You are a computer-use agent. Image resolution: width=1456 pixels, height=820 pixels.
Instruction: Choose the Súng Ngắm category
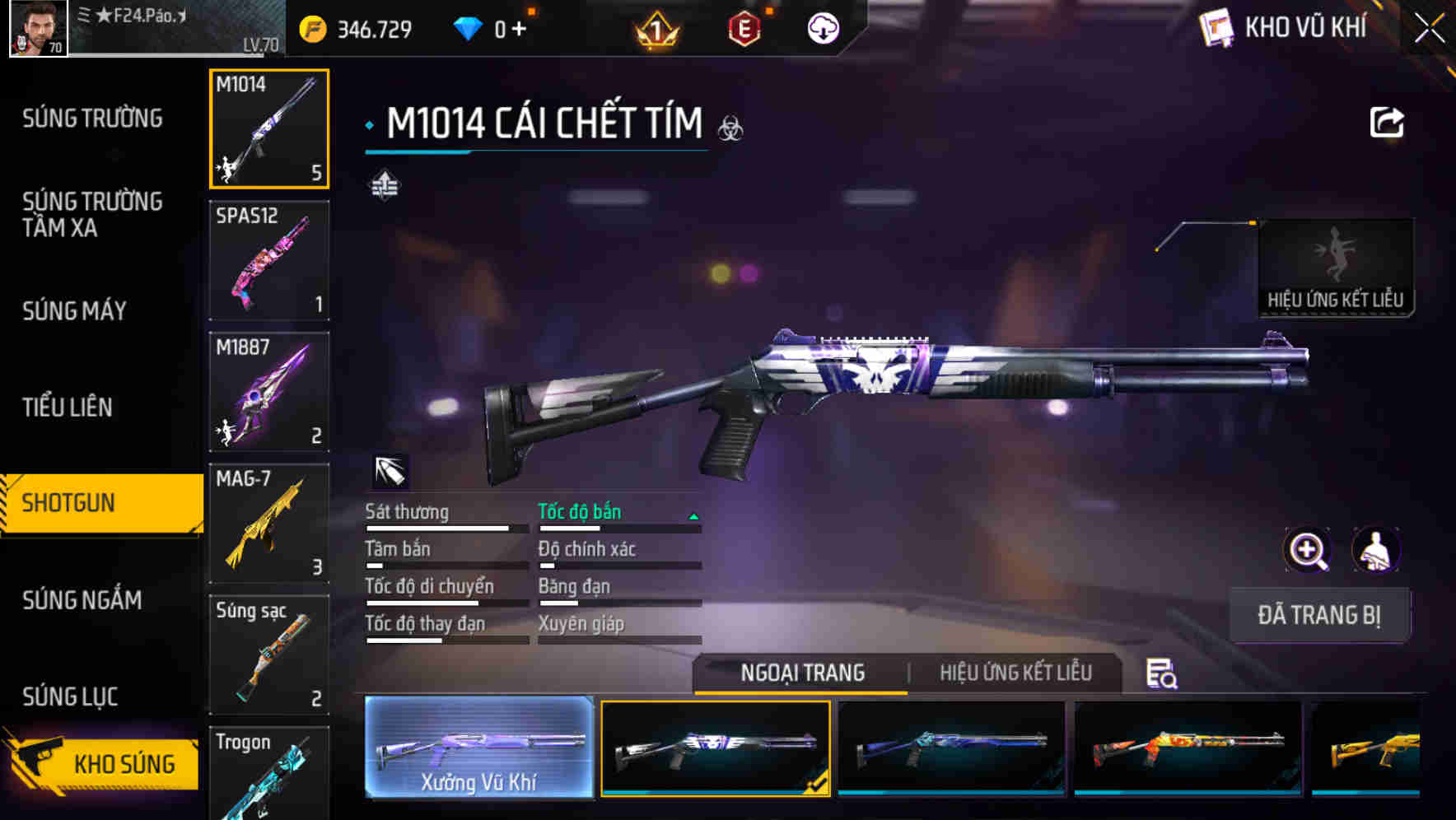pos(82,600)
